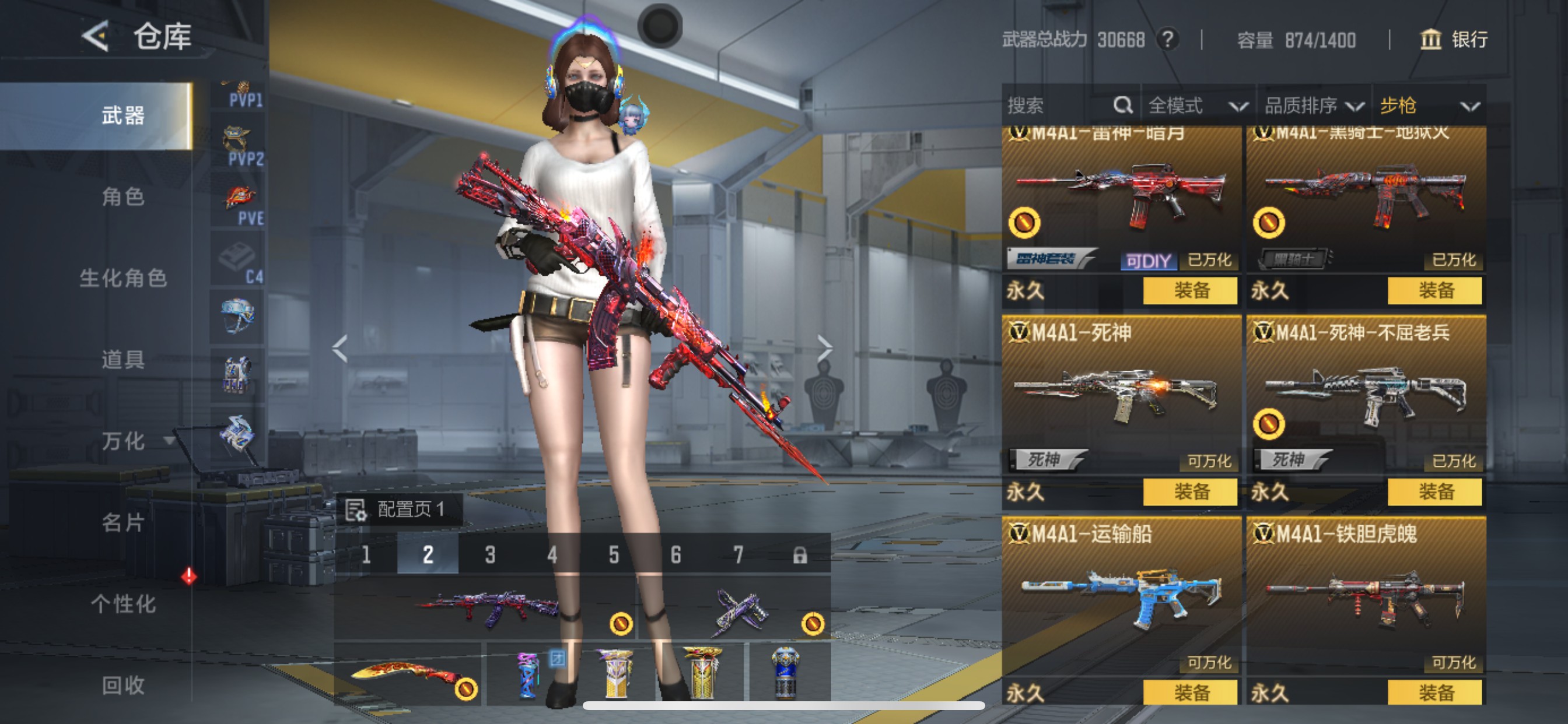This screenshot has width=1568, height=724.
Task: Select configuration page 5
Action: tap(614, 556)
